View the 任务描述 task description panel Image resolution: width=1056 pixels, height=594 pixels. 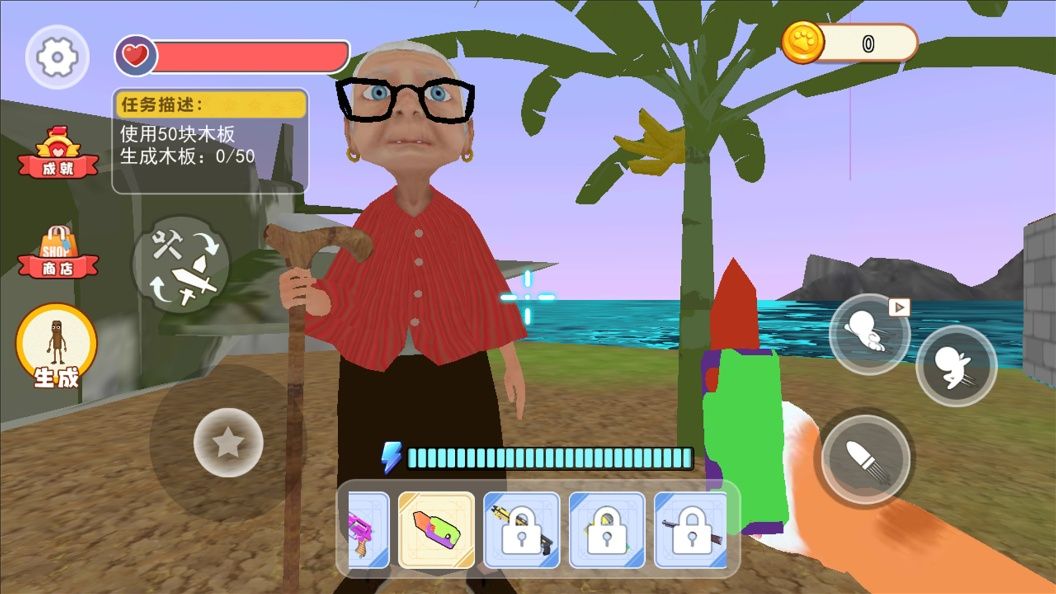tap(210, 141)
